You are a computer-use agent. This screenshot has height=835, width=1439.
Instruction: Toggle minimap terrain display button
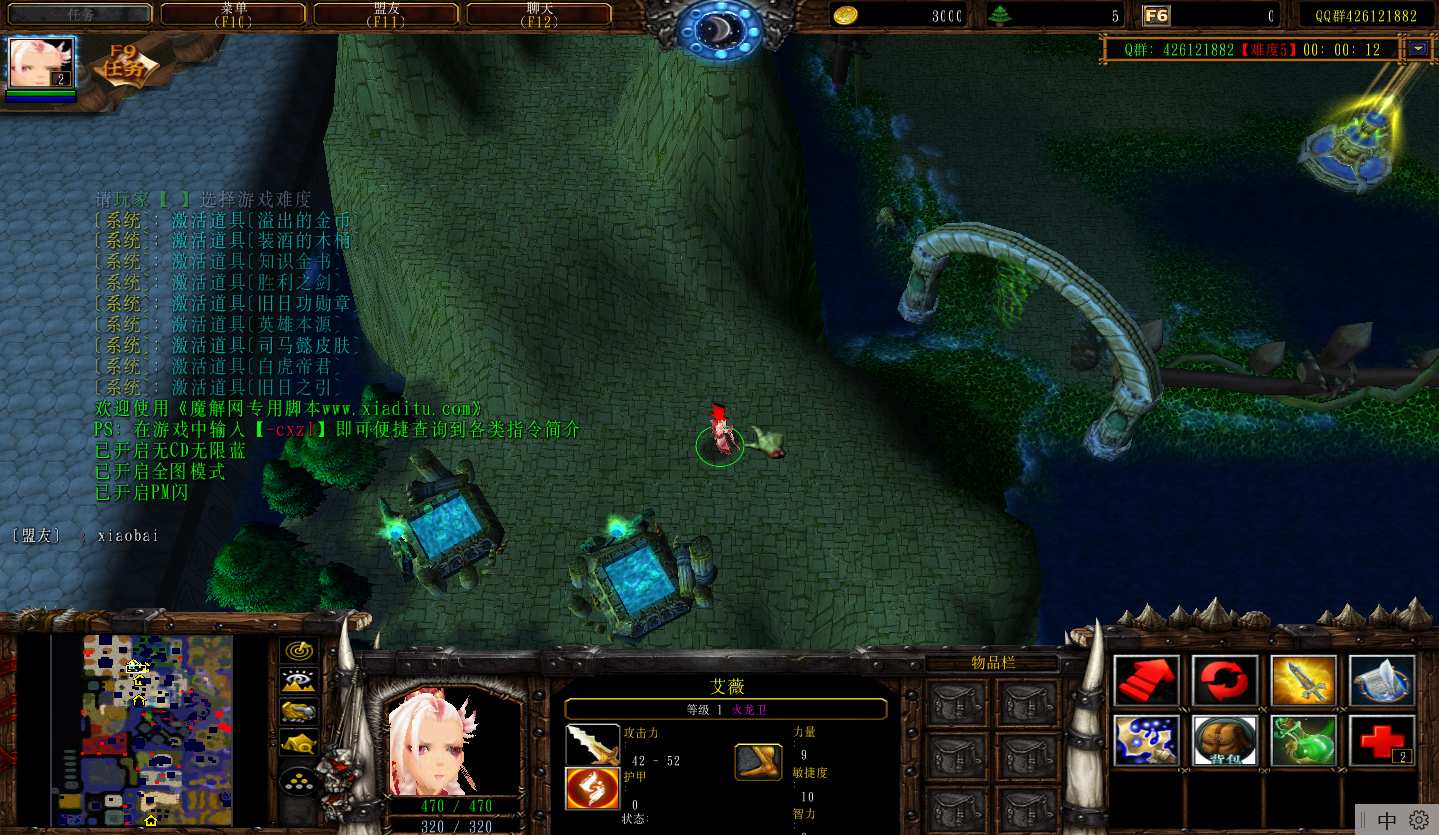click(x=298, y=681)
